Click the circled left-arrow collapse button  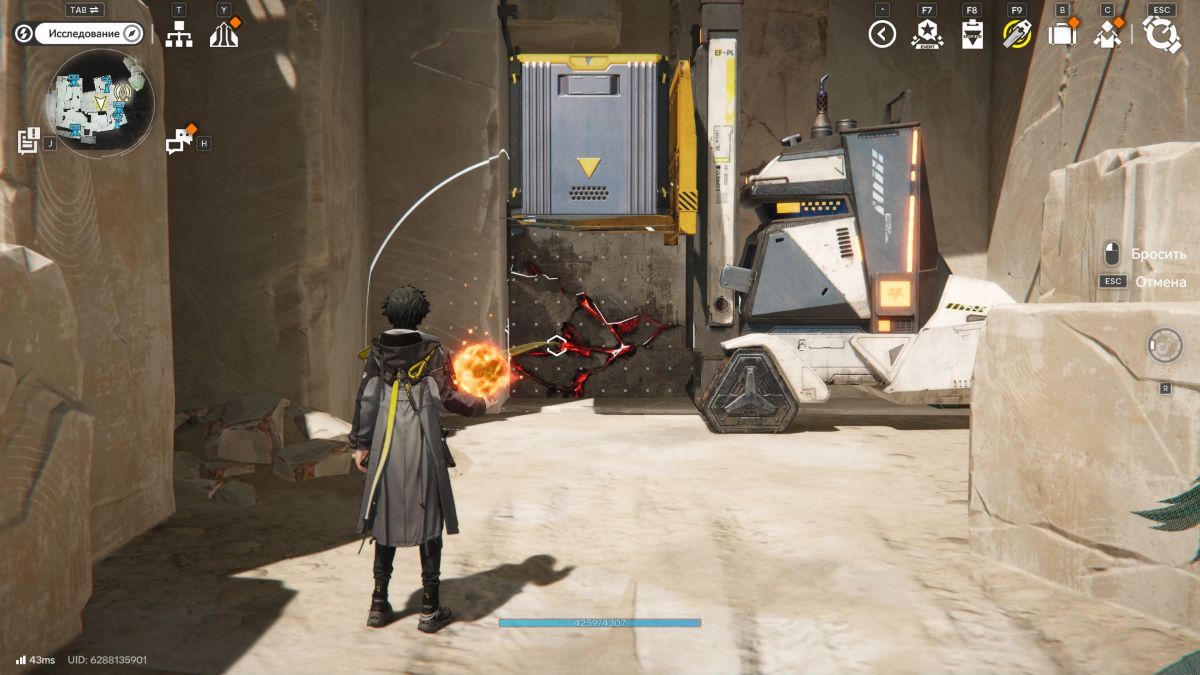(x=882, y=35)
